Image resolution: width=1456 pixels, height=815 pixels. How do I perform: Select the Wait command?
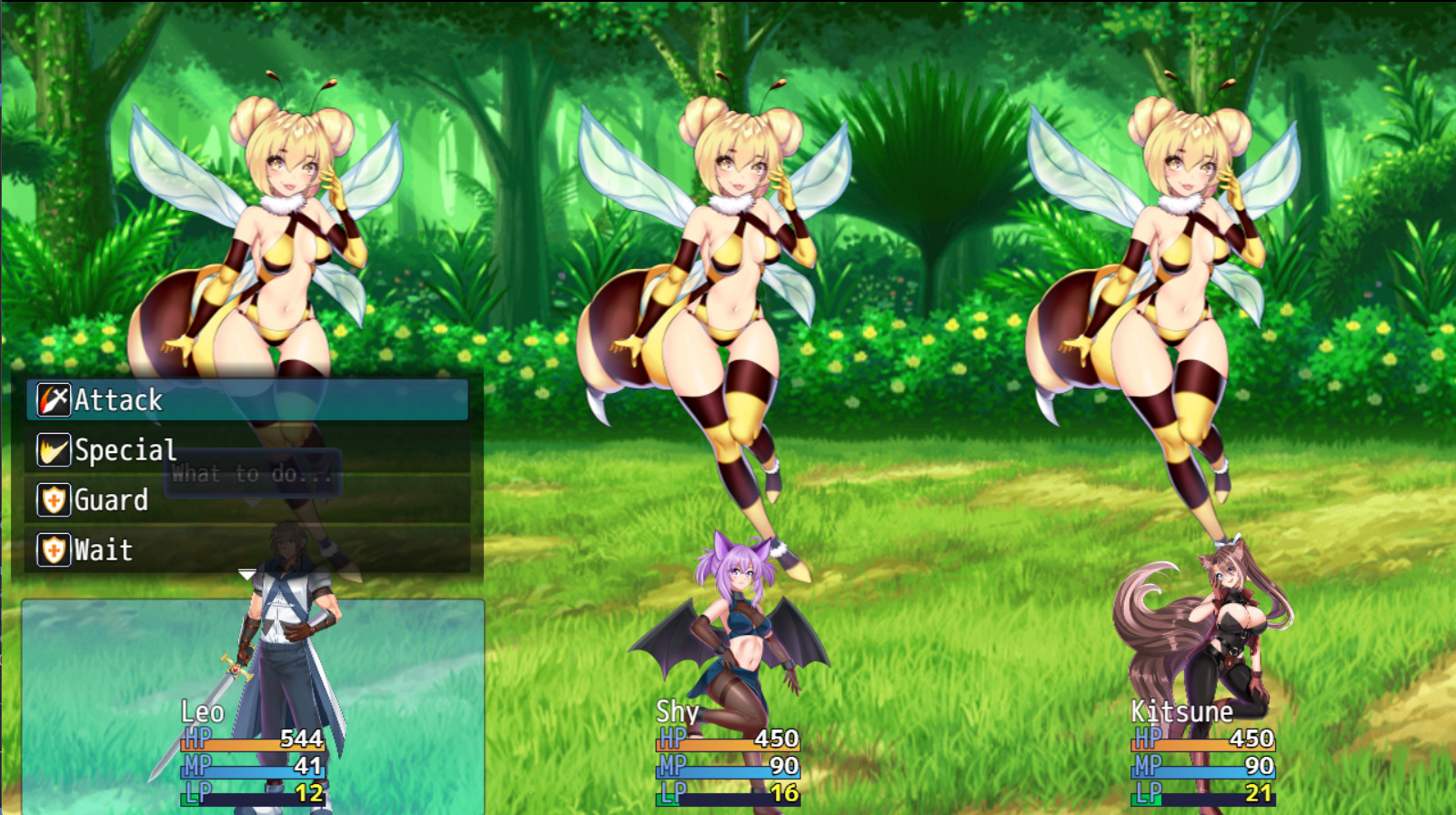click(x=103, y=549)
